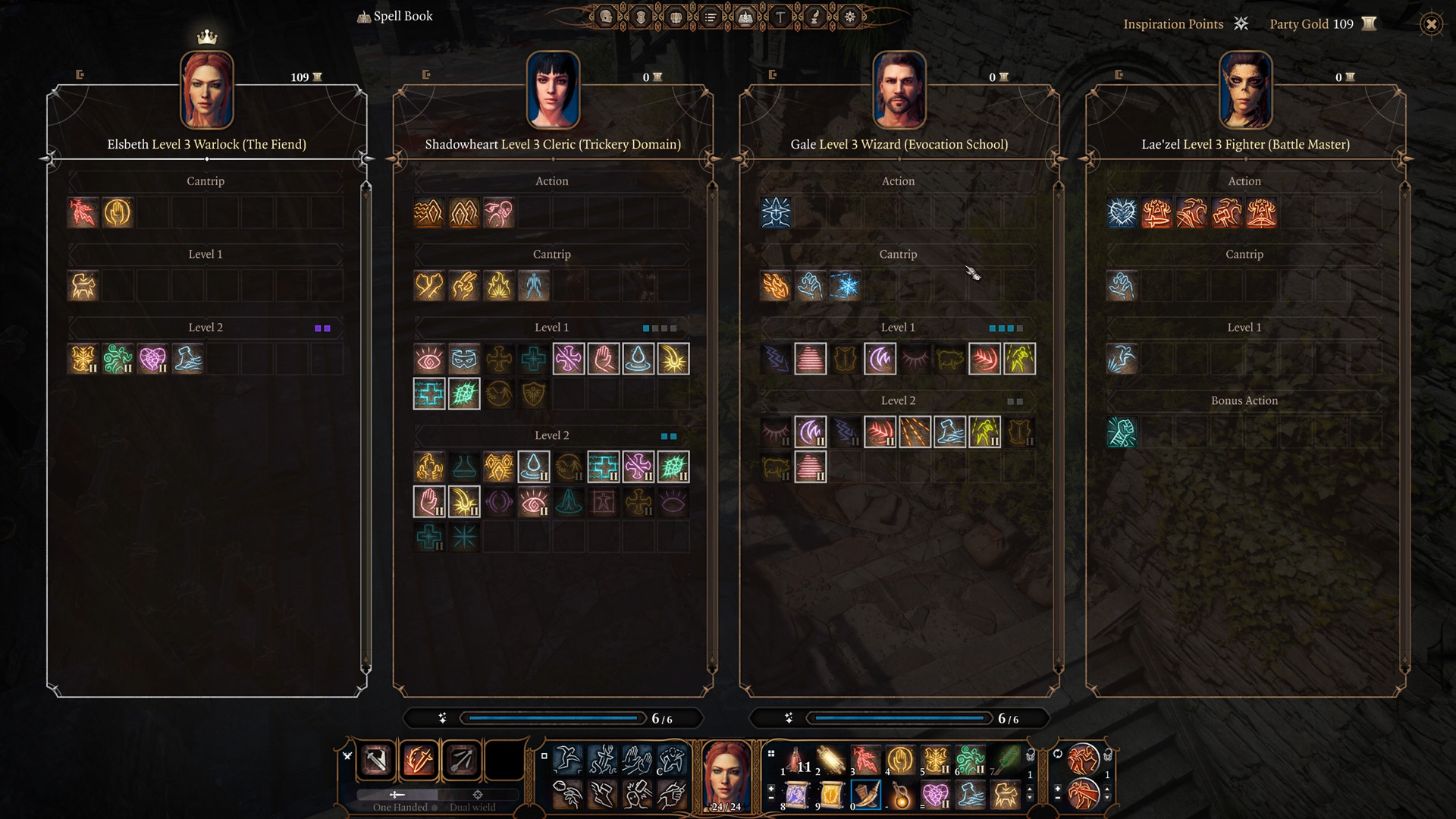Toggle party grouping with circular arrows icon
This screenshot has height=819, width=1456.
pyautogui.click(x=1057, y=753)
